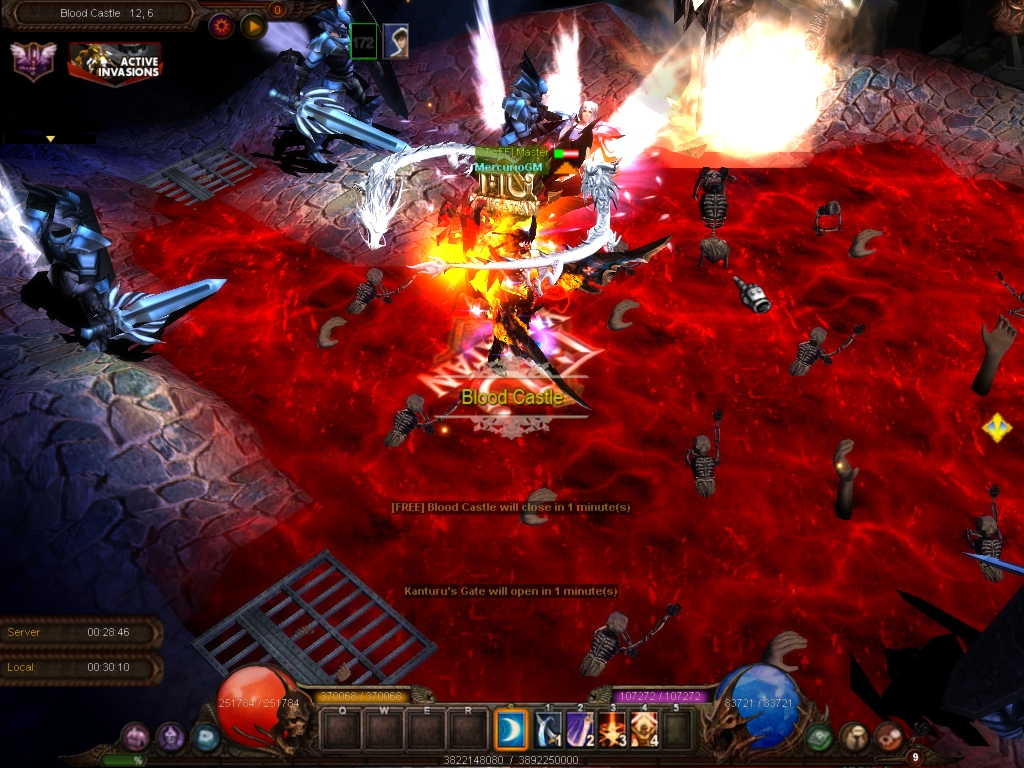Viewport: 1024px width, 768px height.
Task: Open the blue round button beside the health orb
Action: [x=205, y=738]
